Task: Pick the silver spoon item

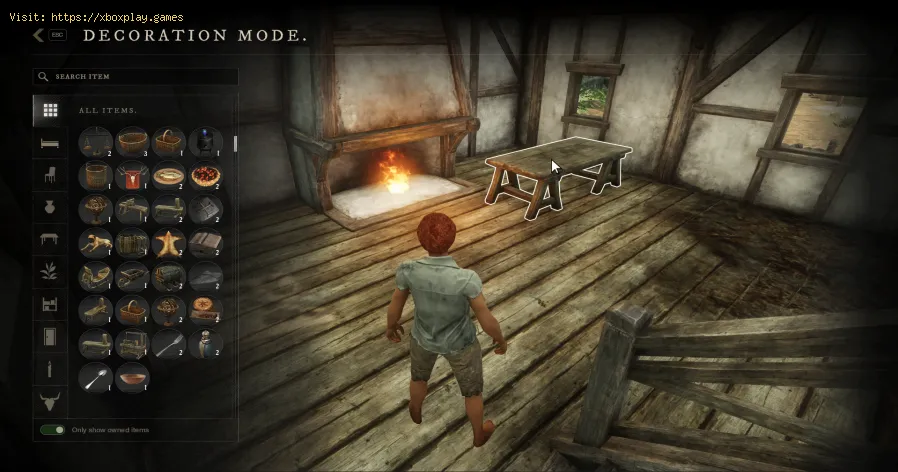Action: click(96, 377)
